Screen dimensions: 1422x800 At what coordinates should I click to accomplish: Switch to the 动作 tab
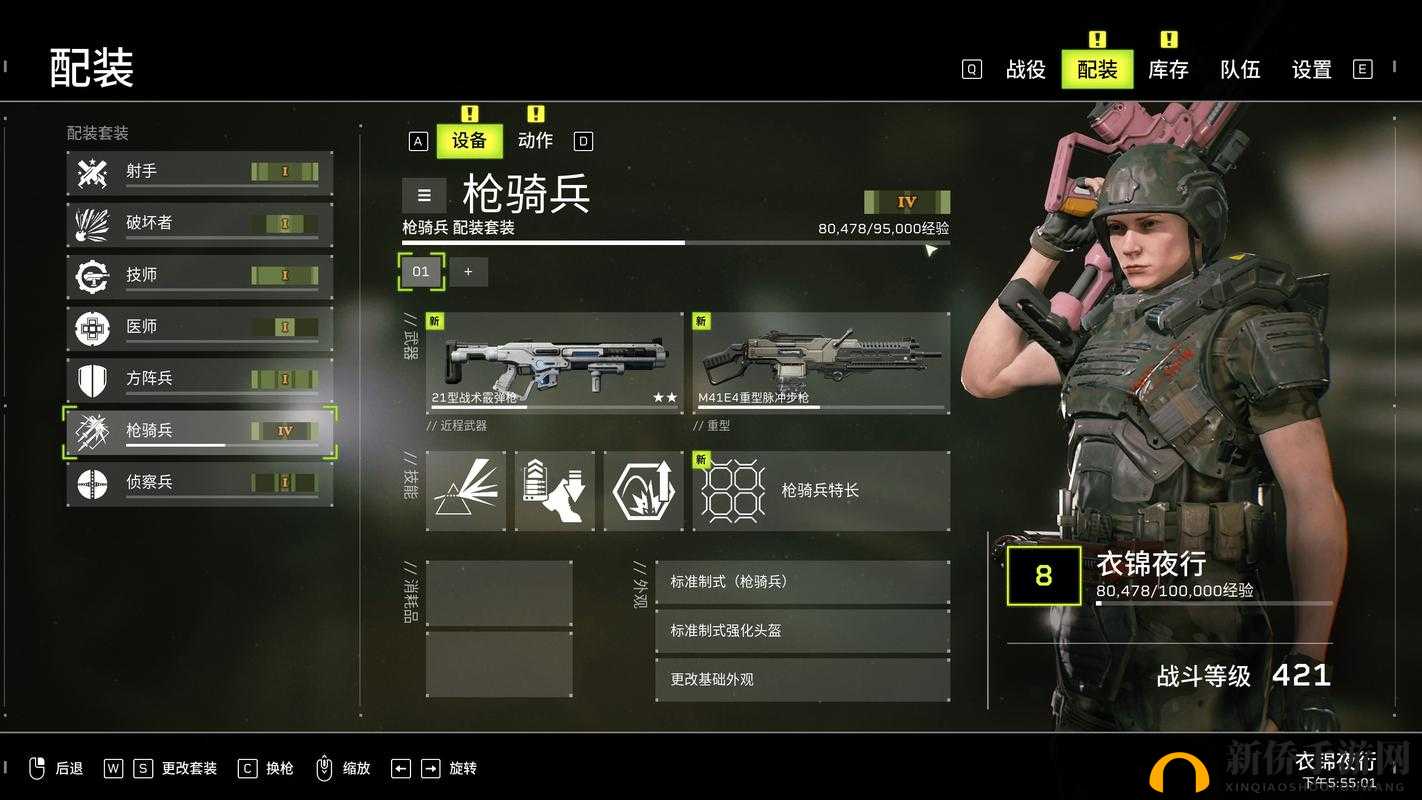537,140
